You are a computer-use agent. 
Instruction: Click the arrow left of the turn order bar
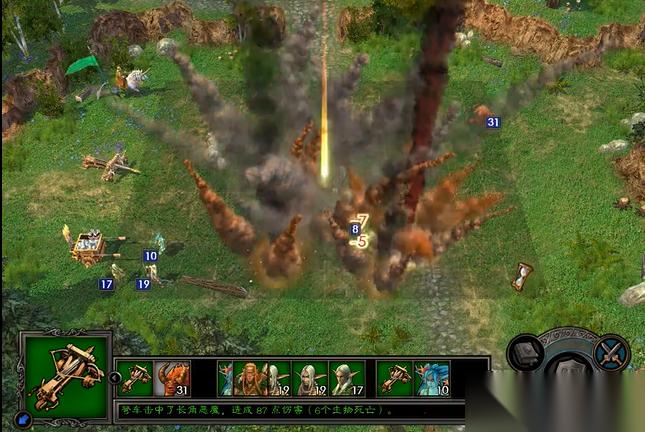115,378
